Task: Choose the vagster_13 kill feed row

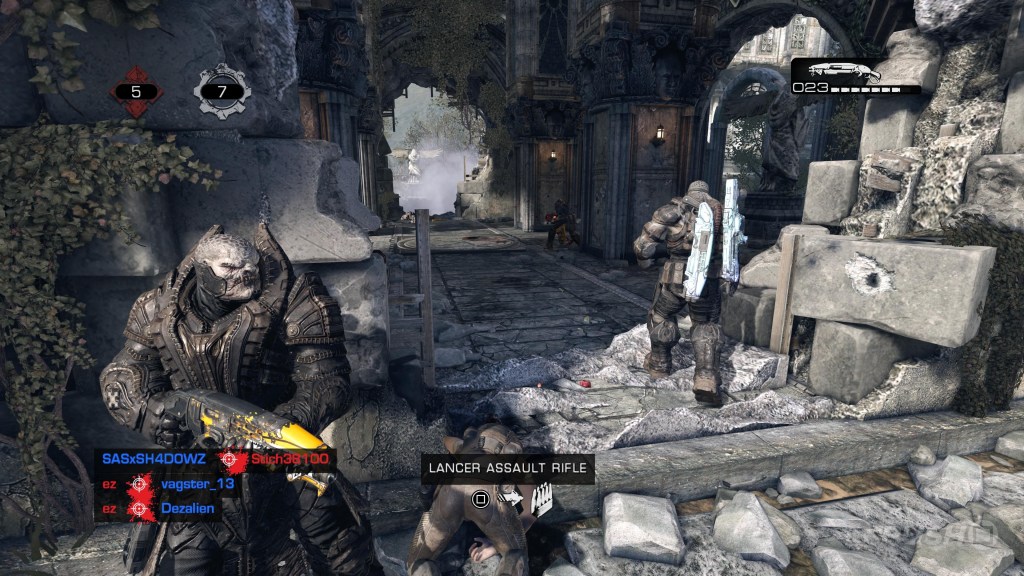Action: (x=198, y=484)
